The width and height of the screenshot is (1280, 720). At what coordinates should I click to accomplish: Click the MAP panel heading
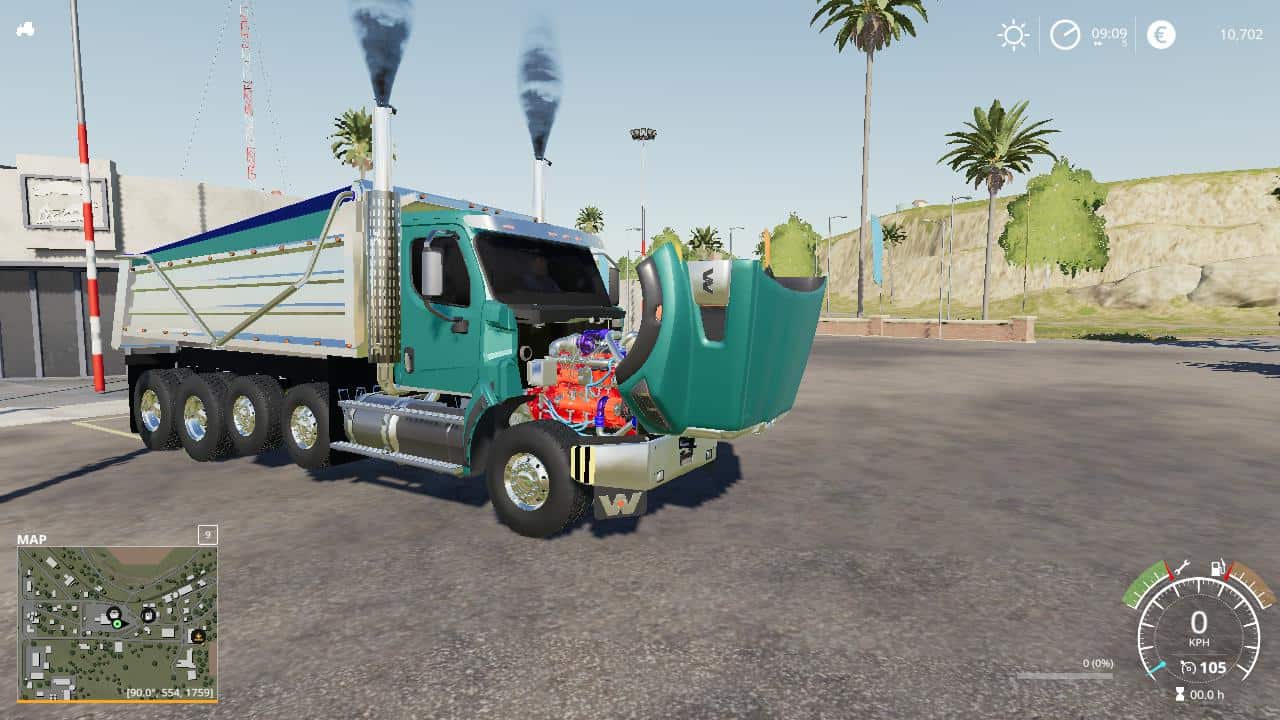point(32,539)
